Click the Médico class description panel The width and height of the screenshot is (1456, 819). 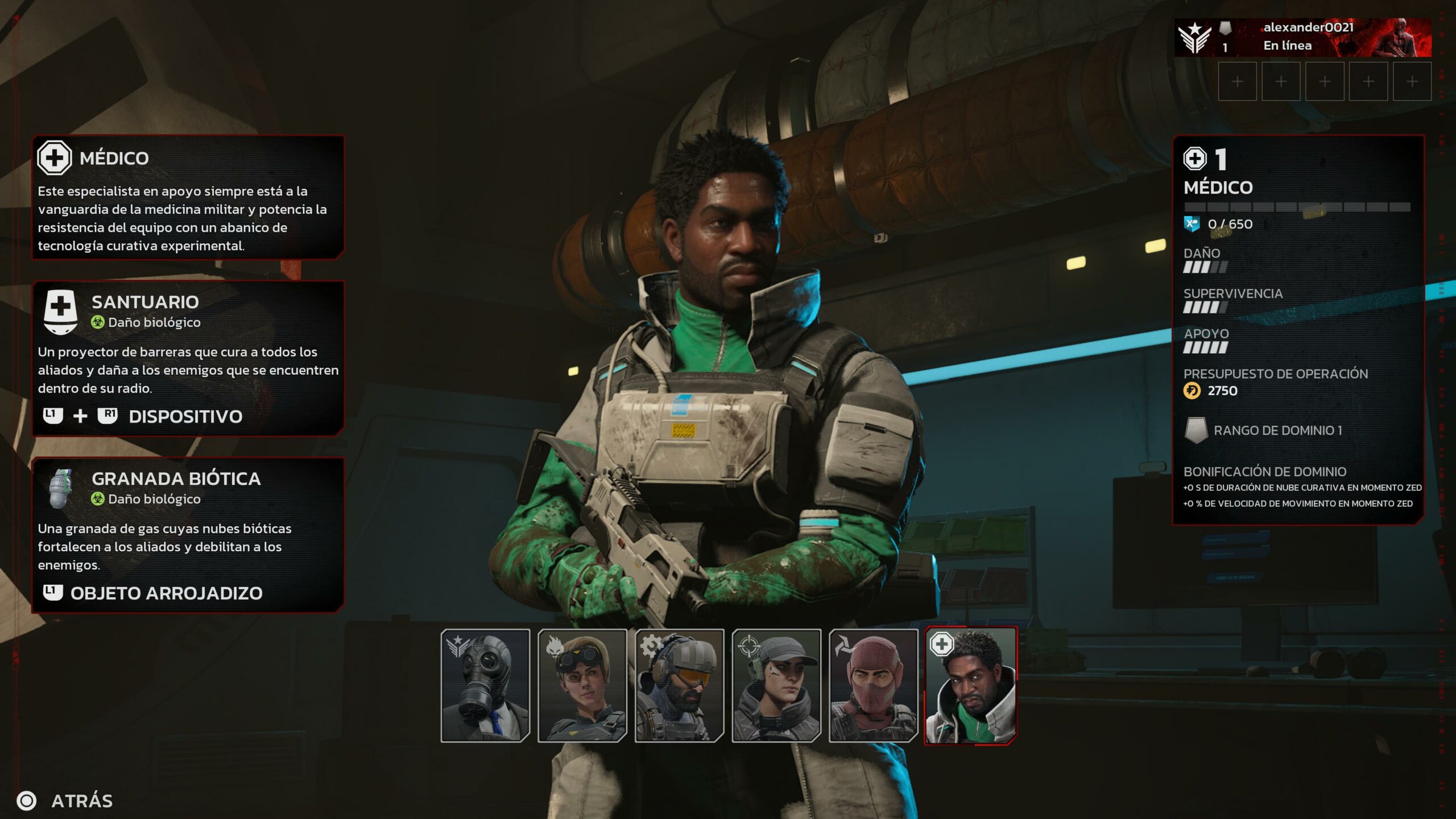click(x=188, y=197)
